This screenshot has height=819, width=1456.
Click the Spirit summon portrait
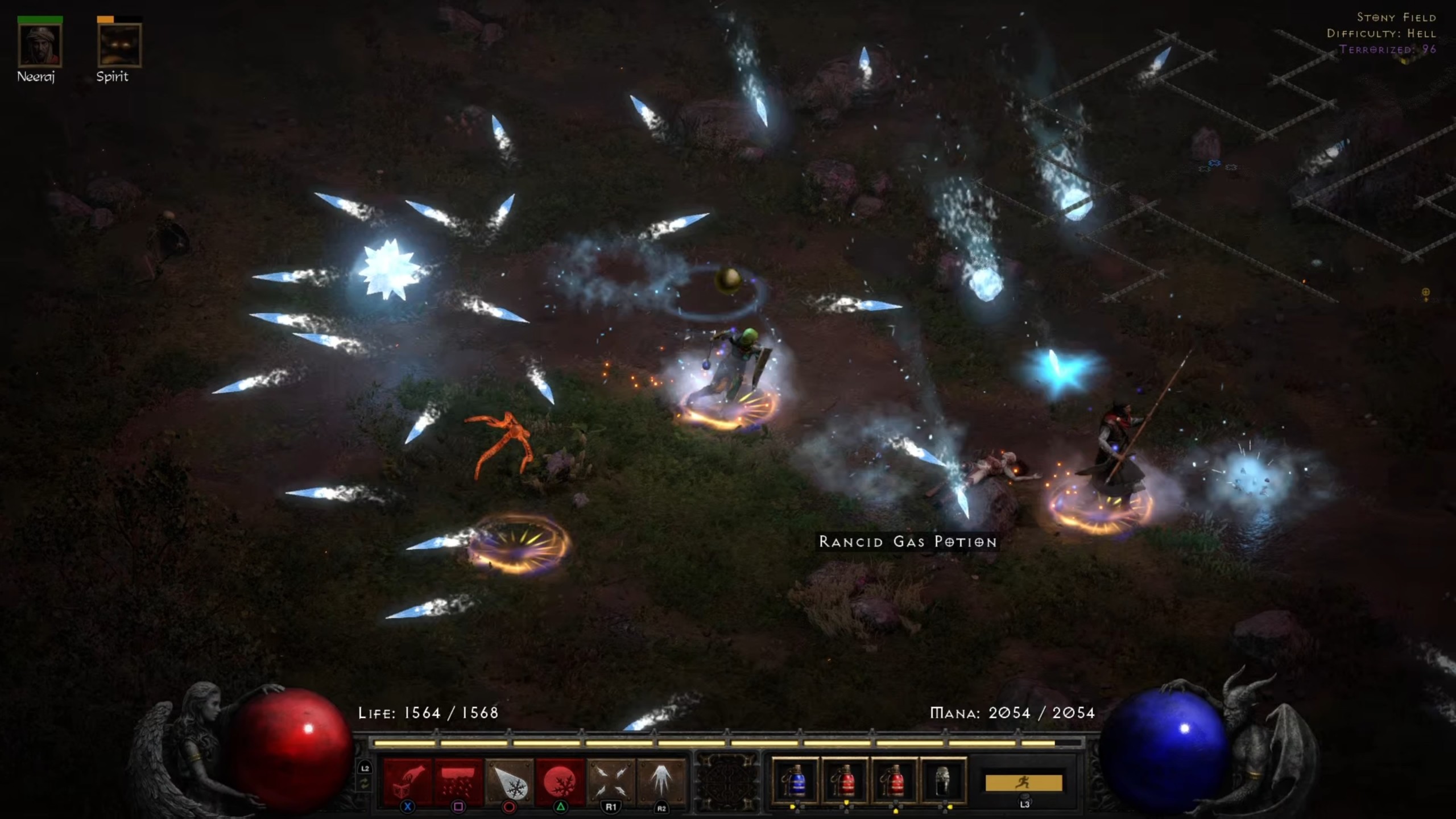(119, 45)
